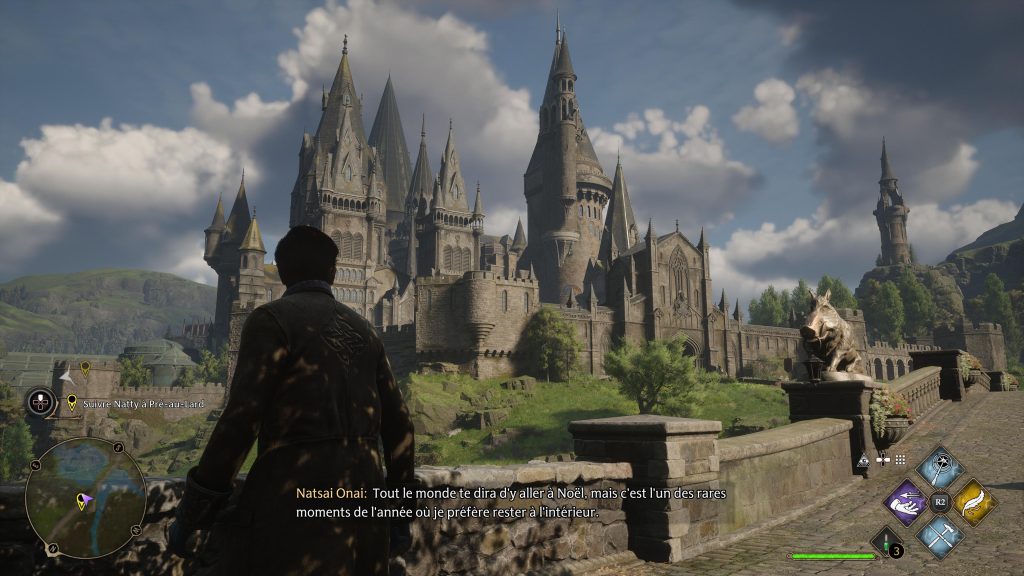Image resolution: width=1024 pixels, height=576 pixels.
Task: Activate the yellow feather Levitation spell
Action: point(973,502)
